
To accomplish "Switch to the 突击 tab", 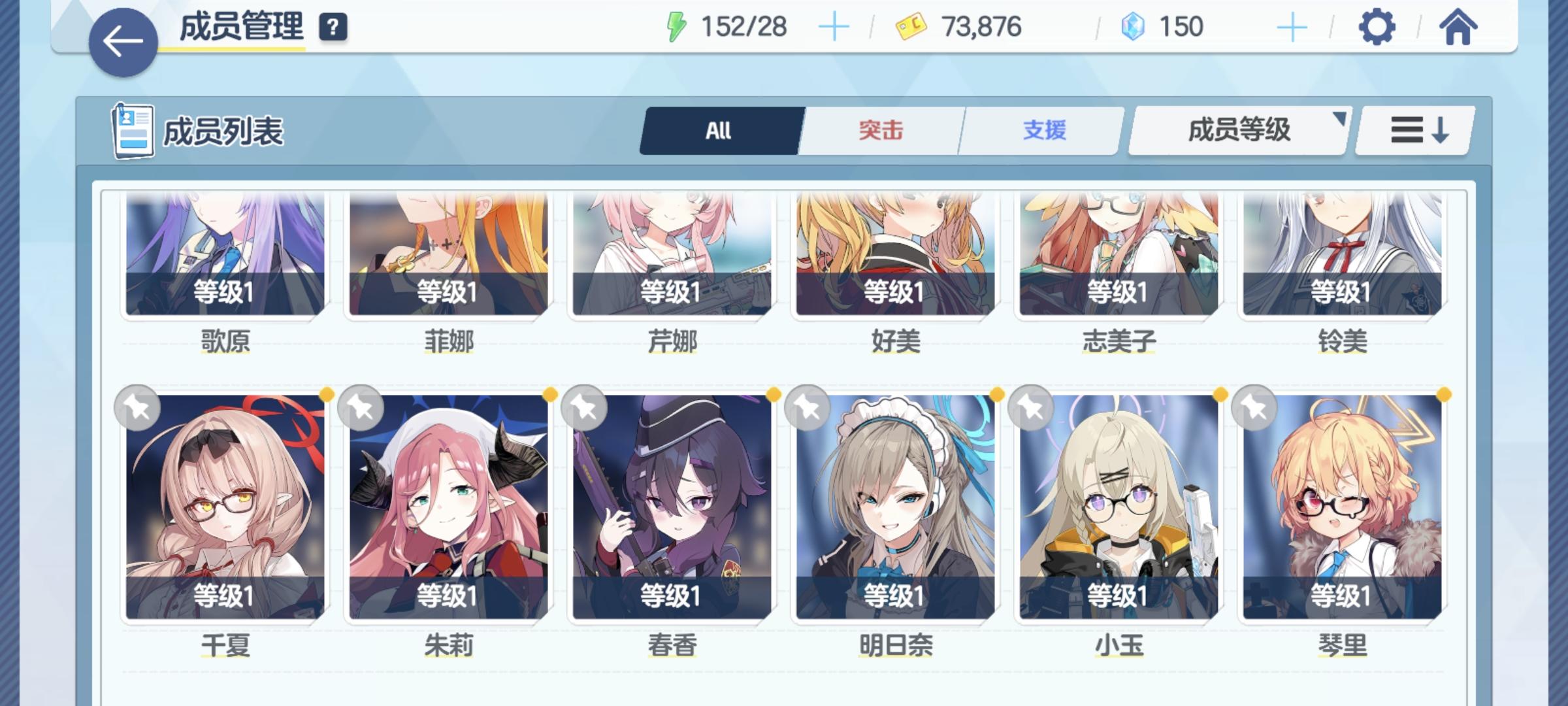I will [x=880, y=130].
